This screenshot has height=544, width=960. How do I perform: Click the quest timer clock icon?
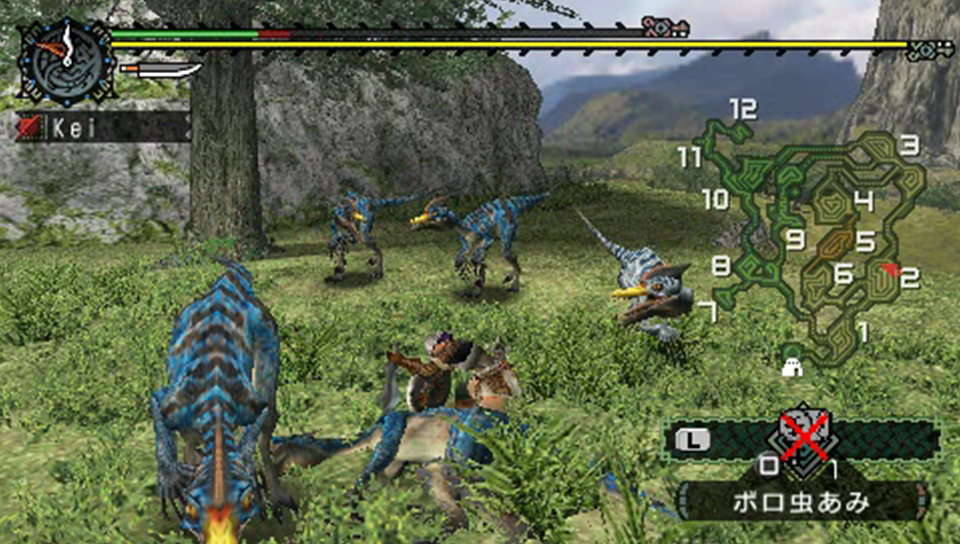click(x=63, y=60)
